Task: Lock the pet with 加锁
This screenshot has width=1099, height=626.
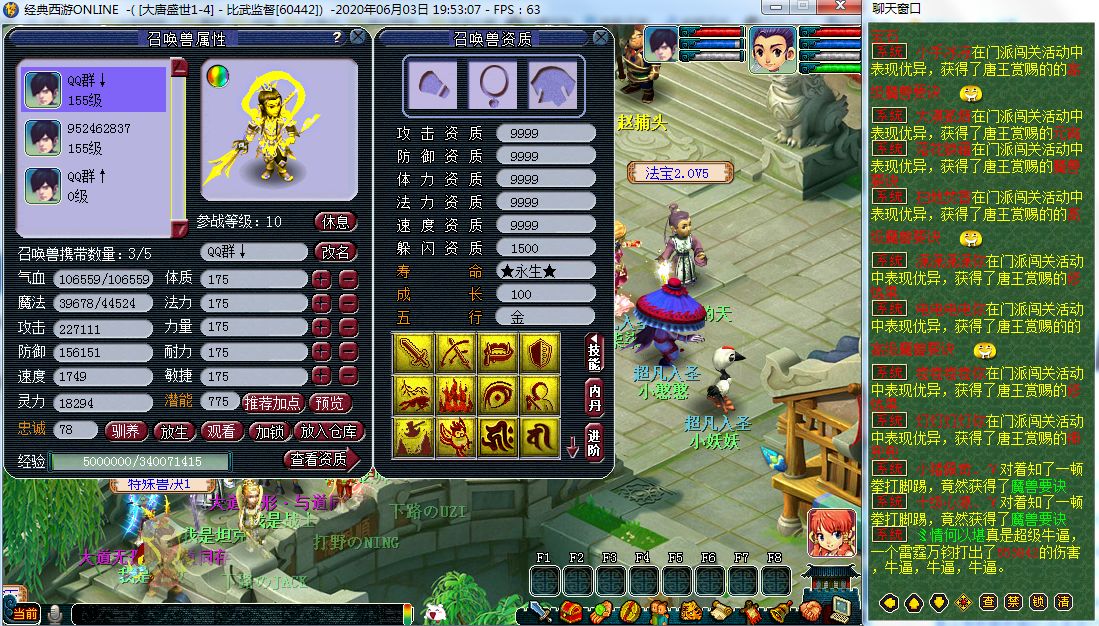Action: pos(271,431)
